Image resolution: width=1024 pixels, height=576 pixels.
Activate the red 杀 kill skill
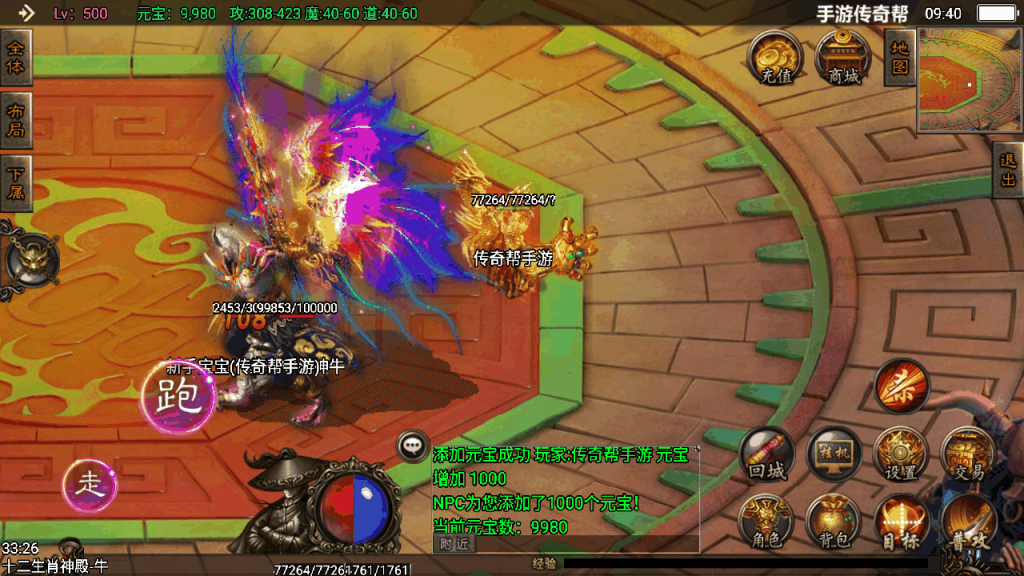click(902, 387)
